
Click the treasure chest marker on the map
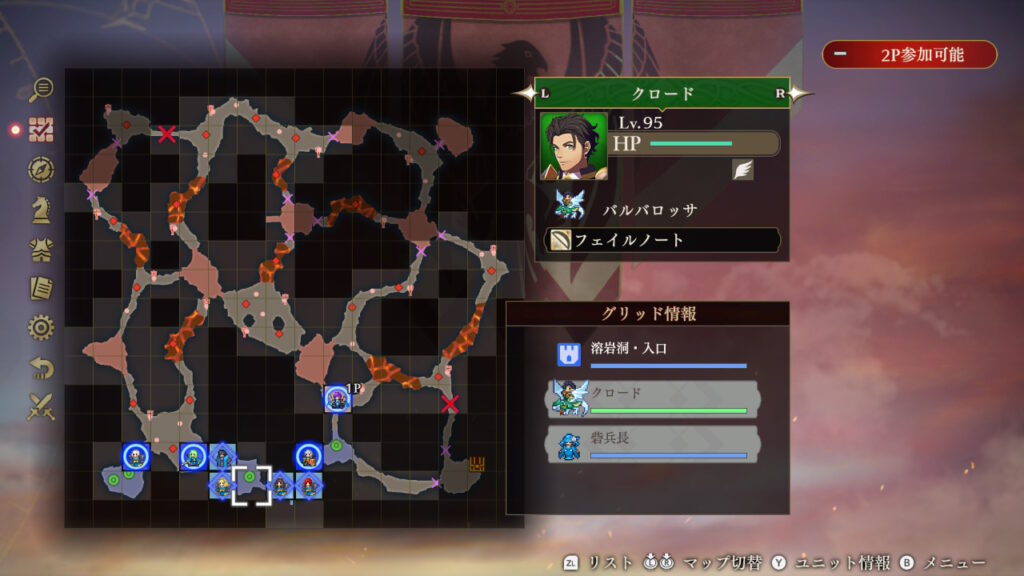pyautogui.click(x=478, y=464)
